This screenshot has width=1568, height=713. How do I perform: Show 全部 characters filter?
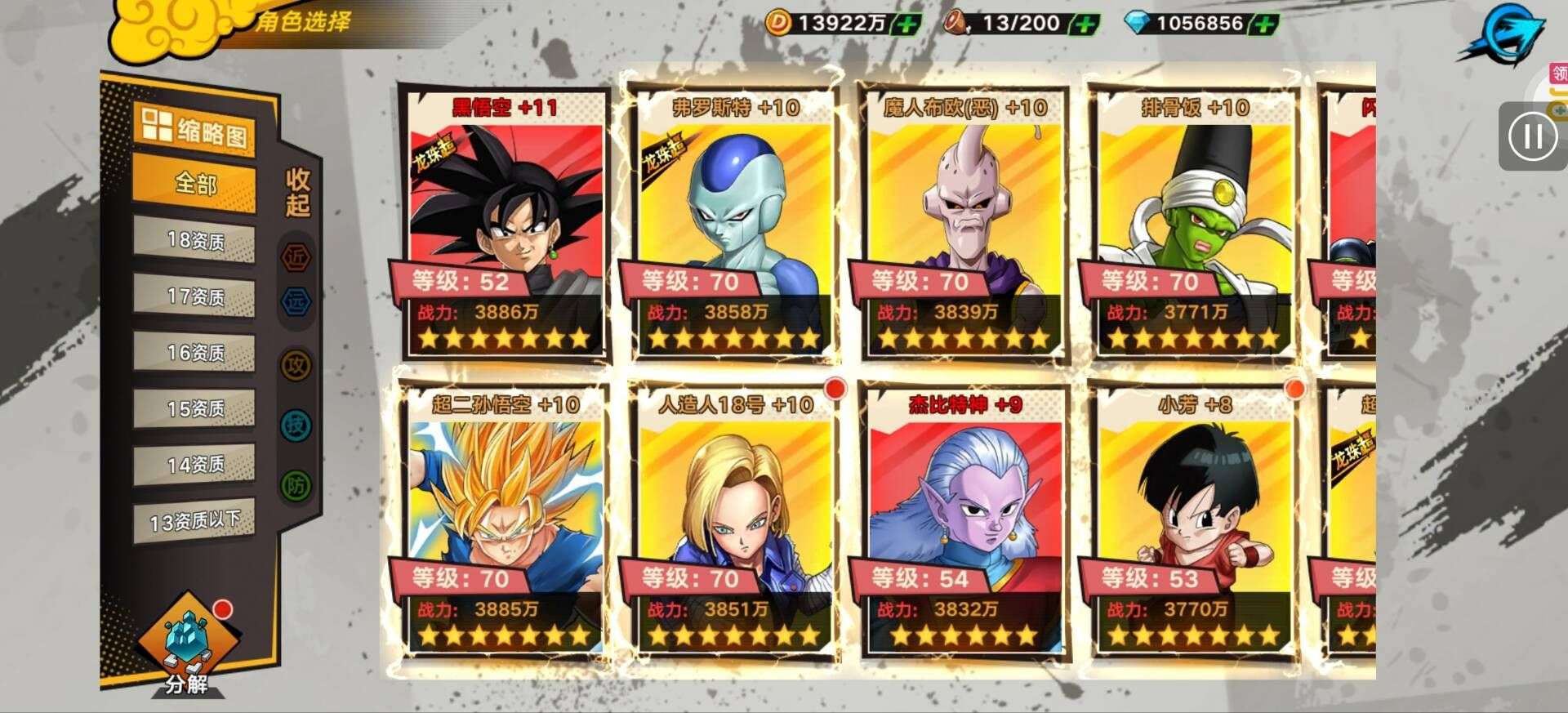click(x=194, y=184)
